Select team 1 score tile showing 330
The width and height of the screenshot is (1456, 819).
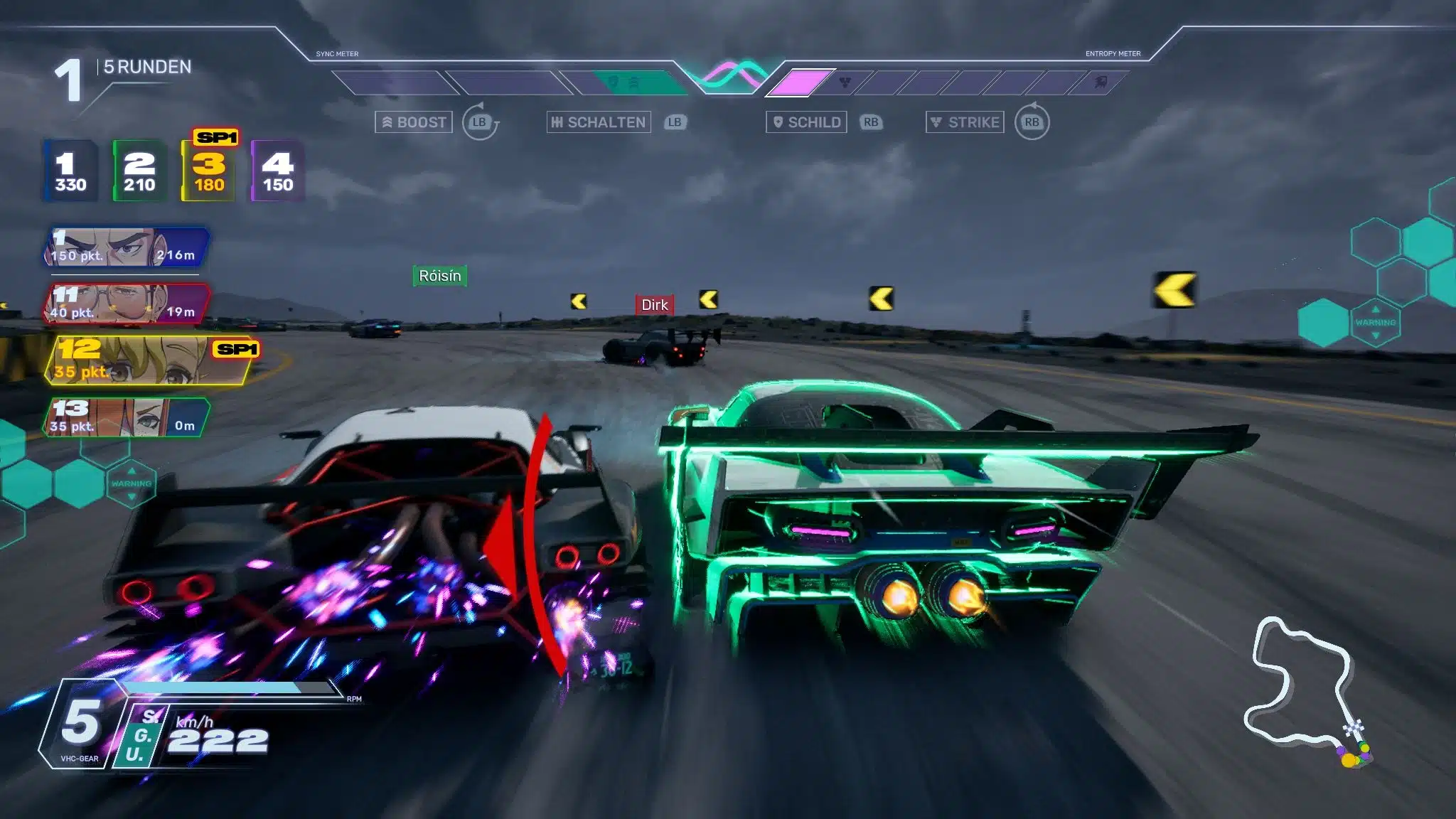coord(70,171)
